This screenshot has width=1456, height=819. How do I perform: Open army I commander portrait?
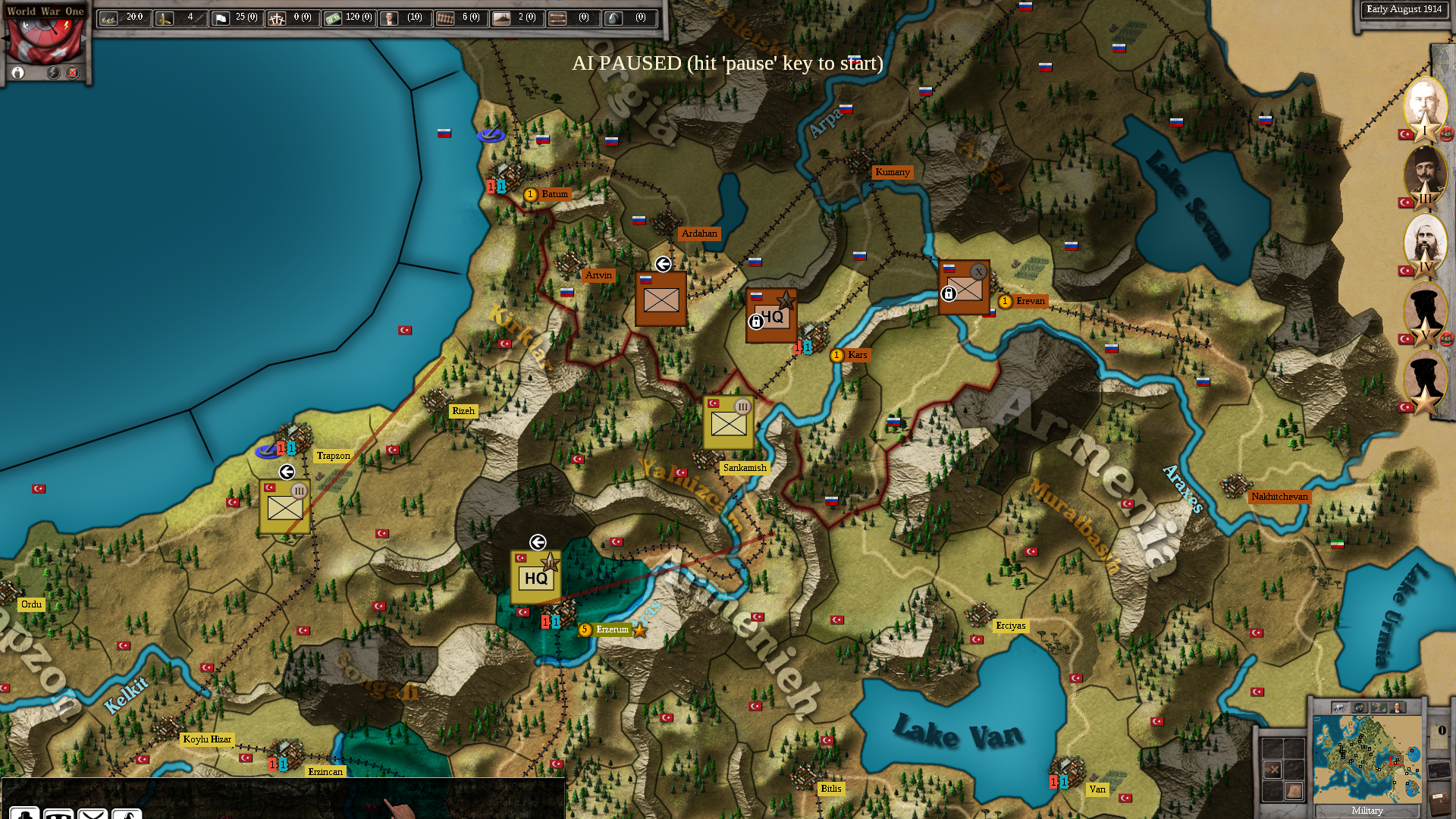[x=1424, y=108]
